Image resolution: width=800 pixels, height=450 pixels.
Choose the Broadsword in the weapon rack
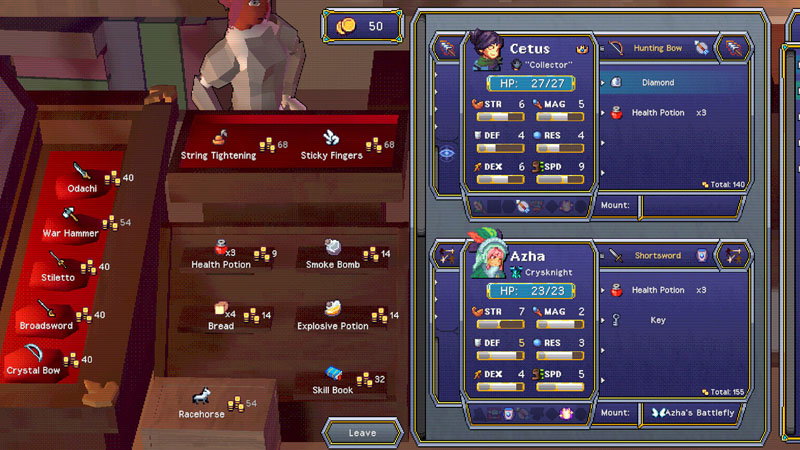point(48,314)
